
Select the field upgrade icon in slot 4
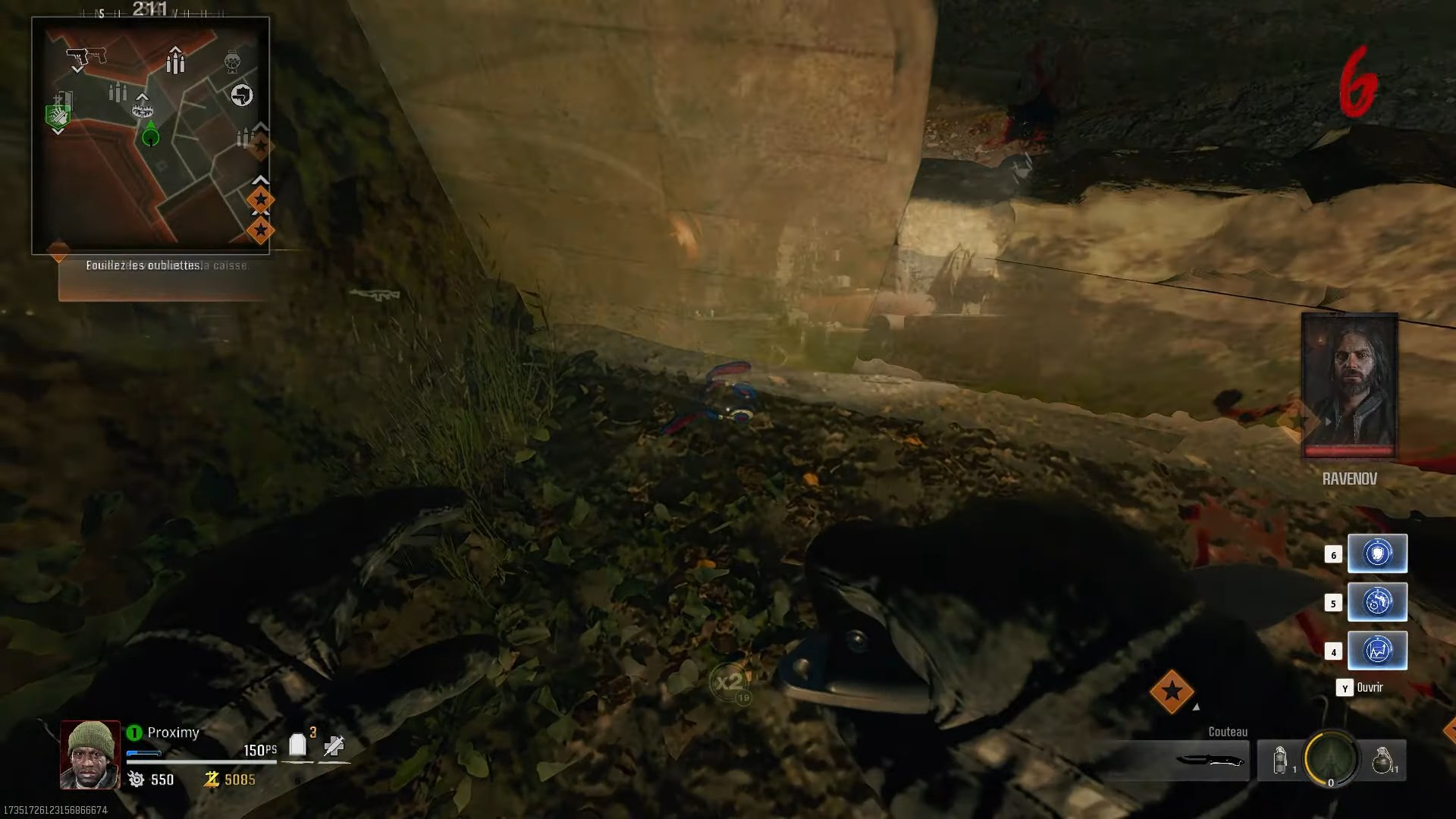pos(1378,651)
